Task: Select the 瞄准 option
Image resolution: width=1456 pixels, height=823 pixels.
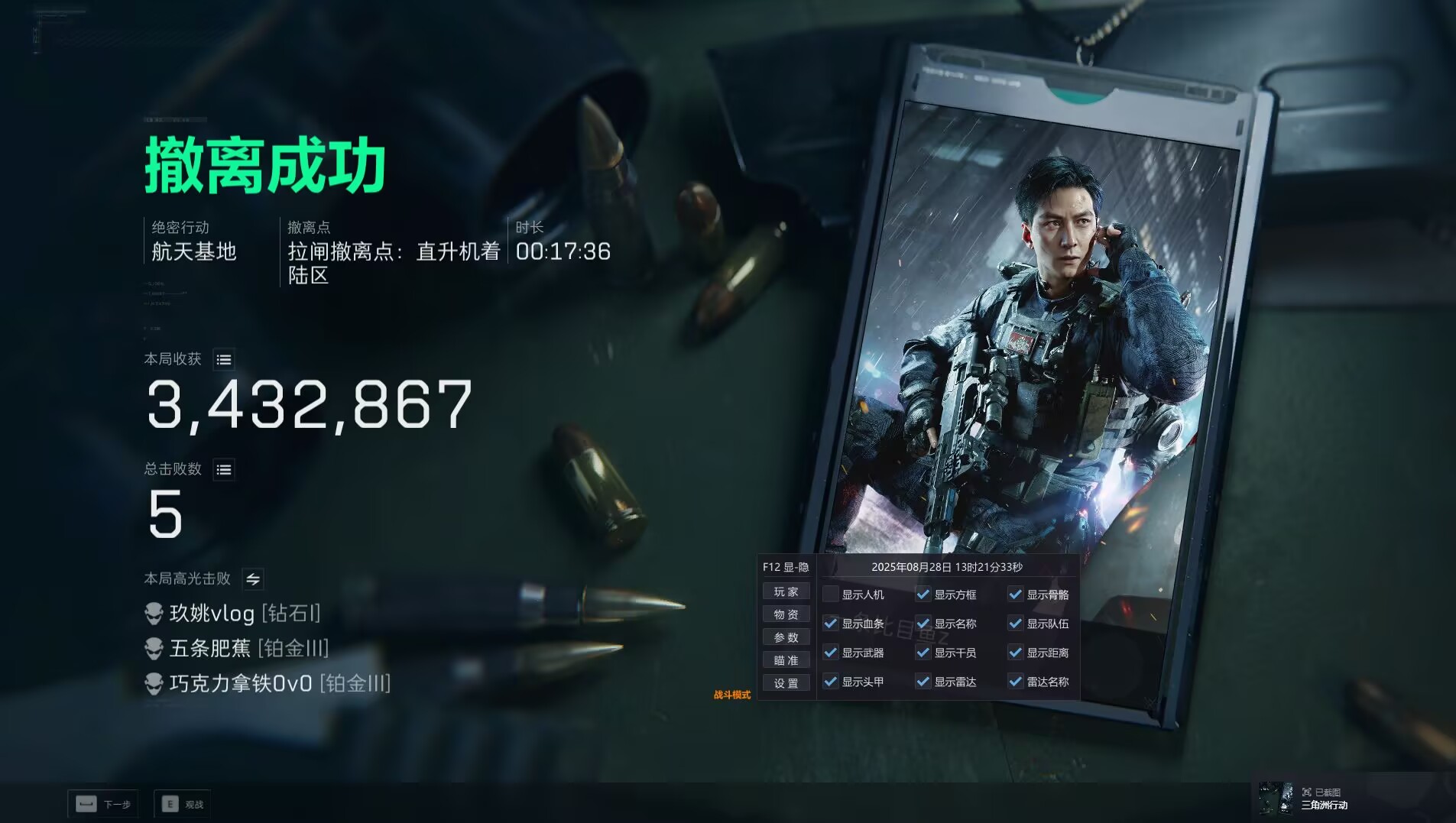Action: (x=787, y=659)
